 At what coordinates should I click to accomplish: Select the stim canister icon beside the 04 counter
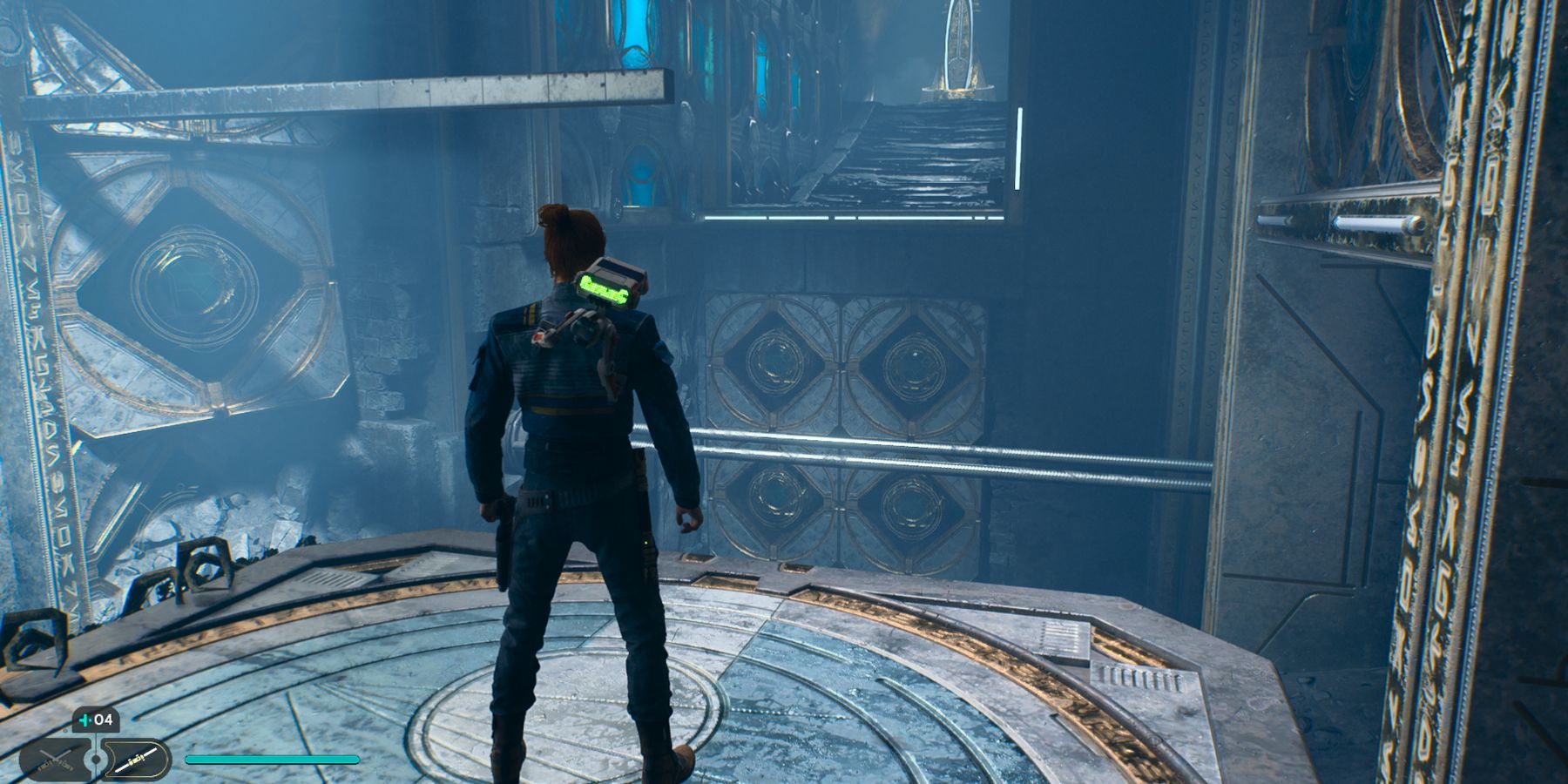pyautogui.click(x=86, y=720)
